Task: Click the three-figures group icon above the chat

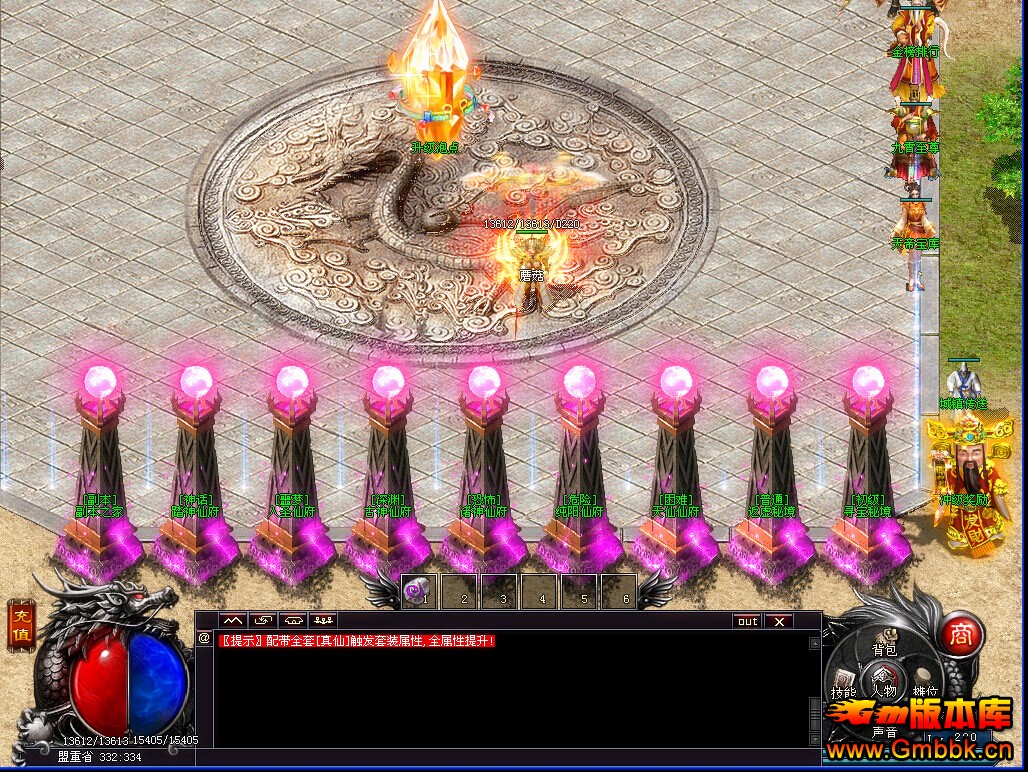Action: point(322,621)
